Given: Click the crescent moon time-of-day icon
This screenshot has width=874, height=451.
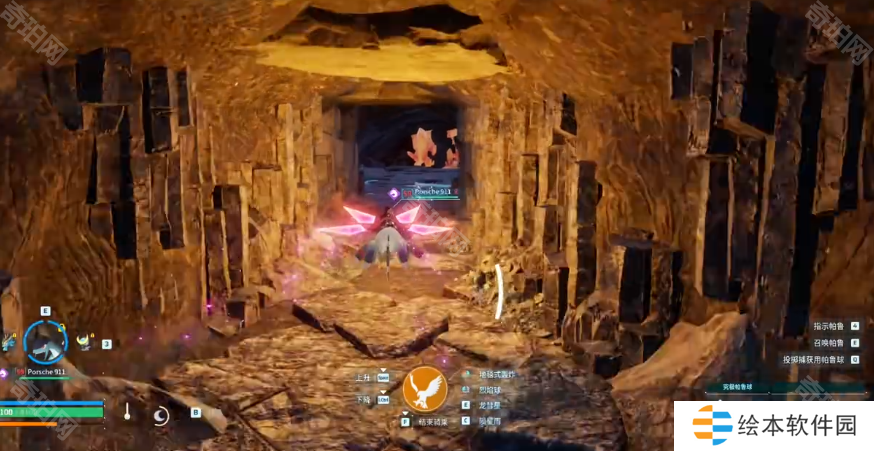Looking at the screenshot, I should (161, 414).
